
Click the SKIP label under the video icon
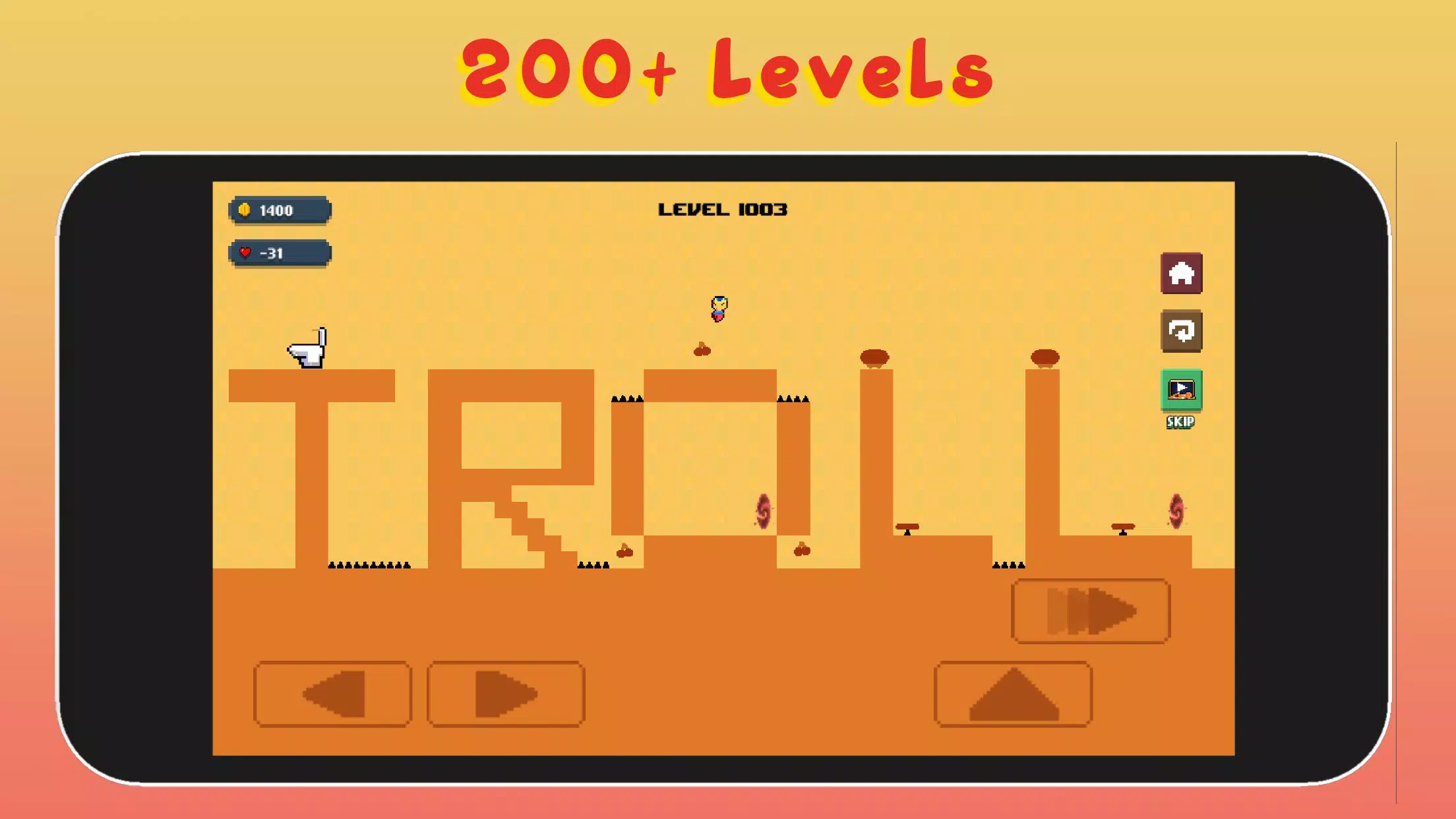(x=1181, y=423)
